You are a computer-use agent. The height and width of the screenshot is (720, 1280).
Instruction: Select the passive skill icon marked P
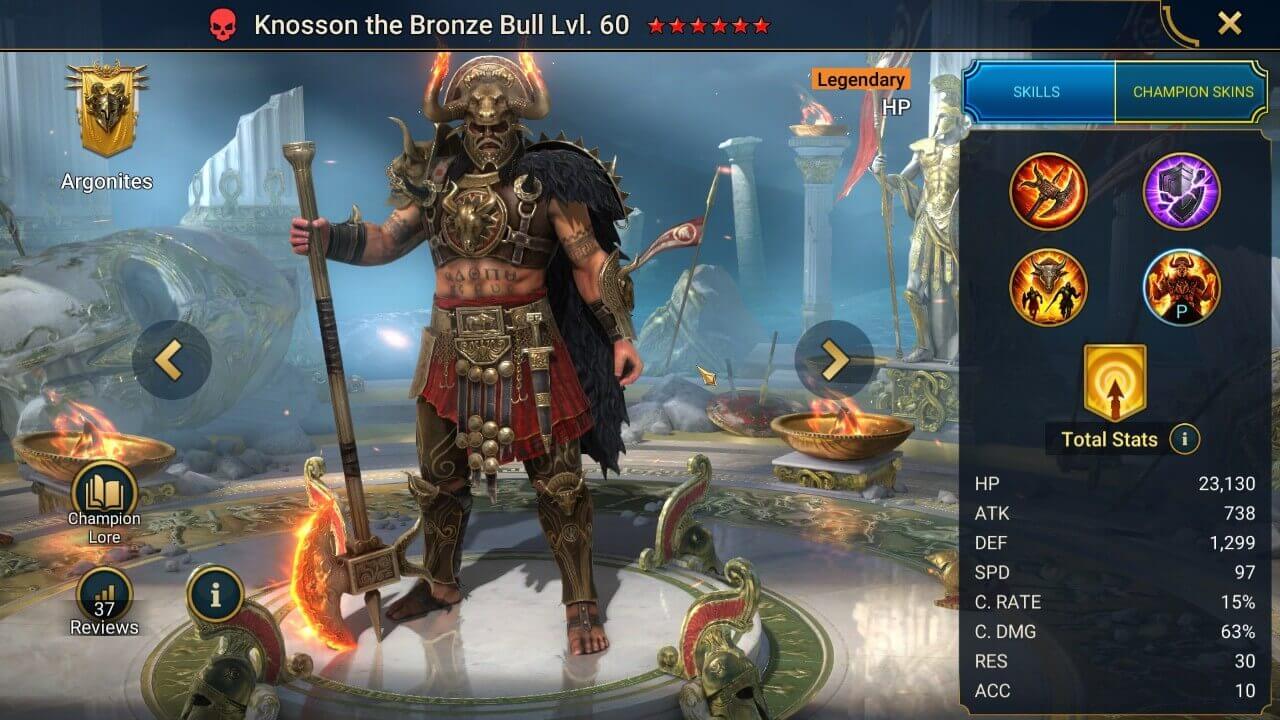[1181, 288]
